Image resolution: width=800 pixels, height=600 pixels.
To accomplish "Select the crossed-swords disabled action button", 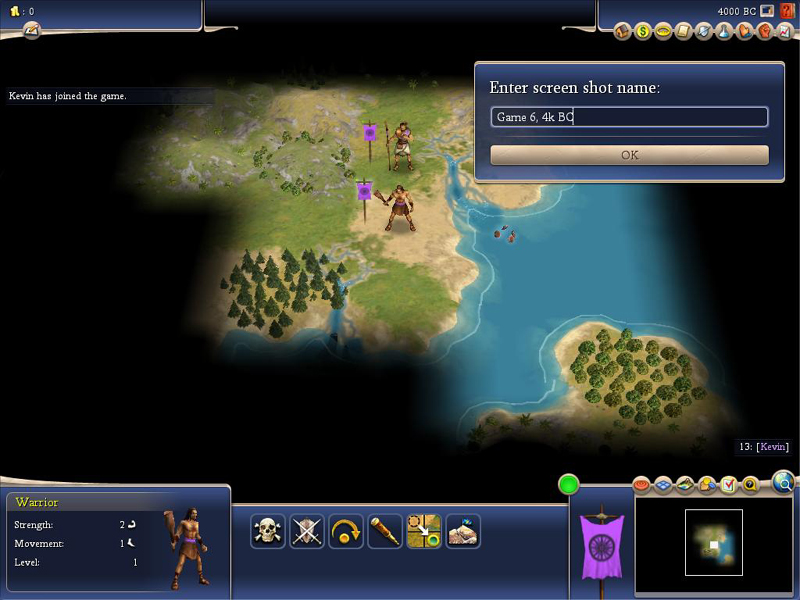I will point(307,531).
